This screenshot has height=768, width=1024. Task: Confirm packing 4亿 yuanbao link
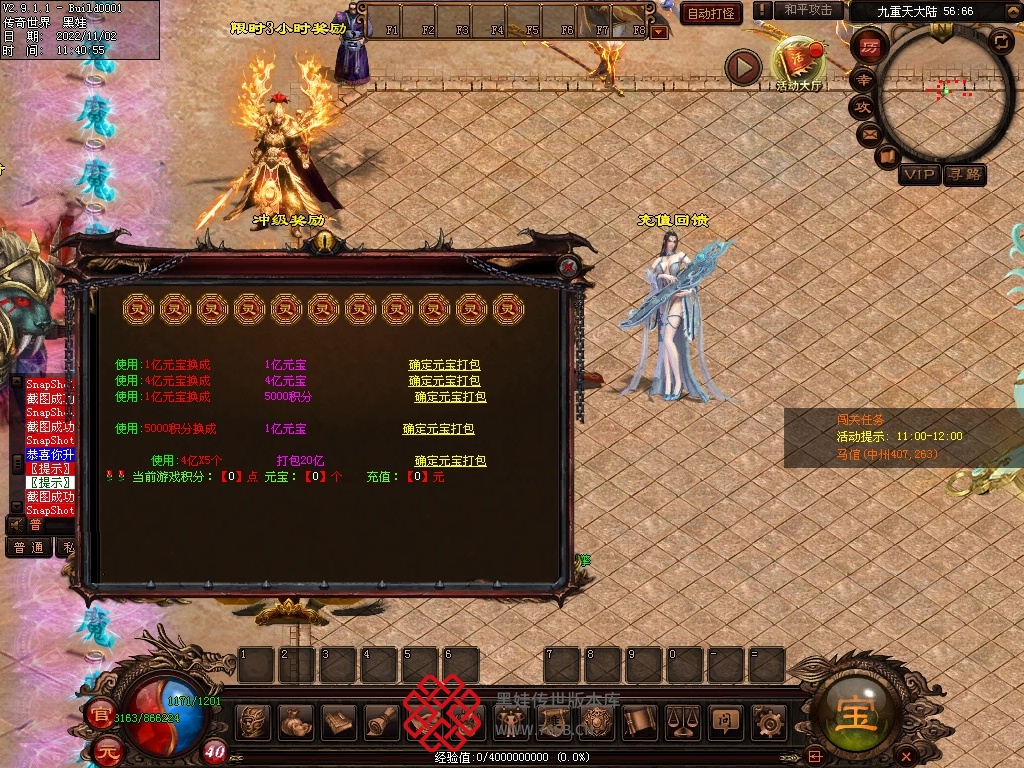[444, 381]
